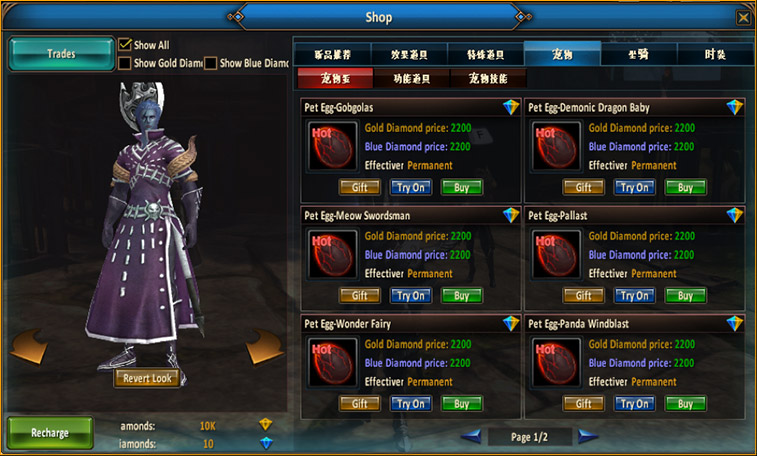Open the Recharge screen

click(x=50, y=433)
